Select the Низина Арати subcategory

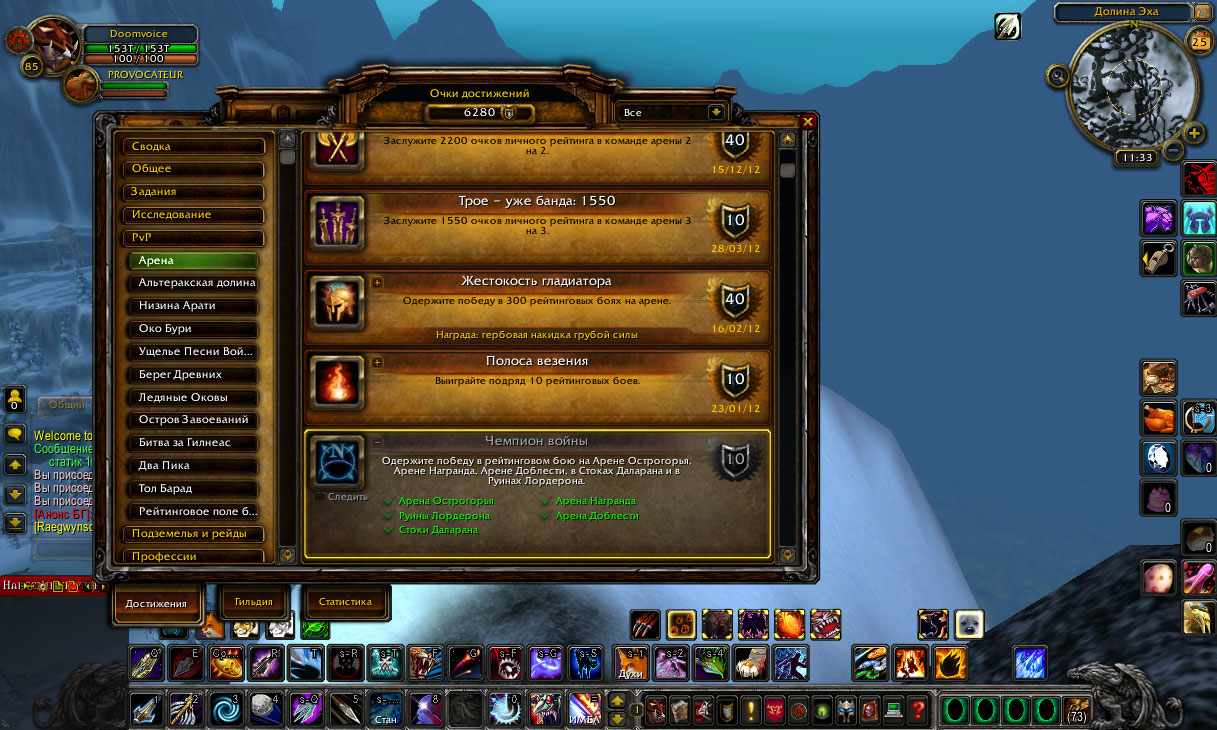(x=196, y=306)
